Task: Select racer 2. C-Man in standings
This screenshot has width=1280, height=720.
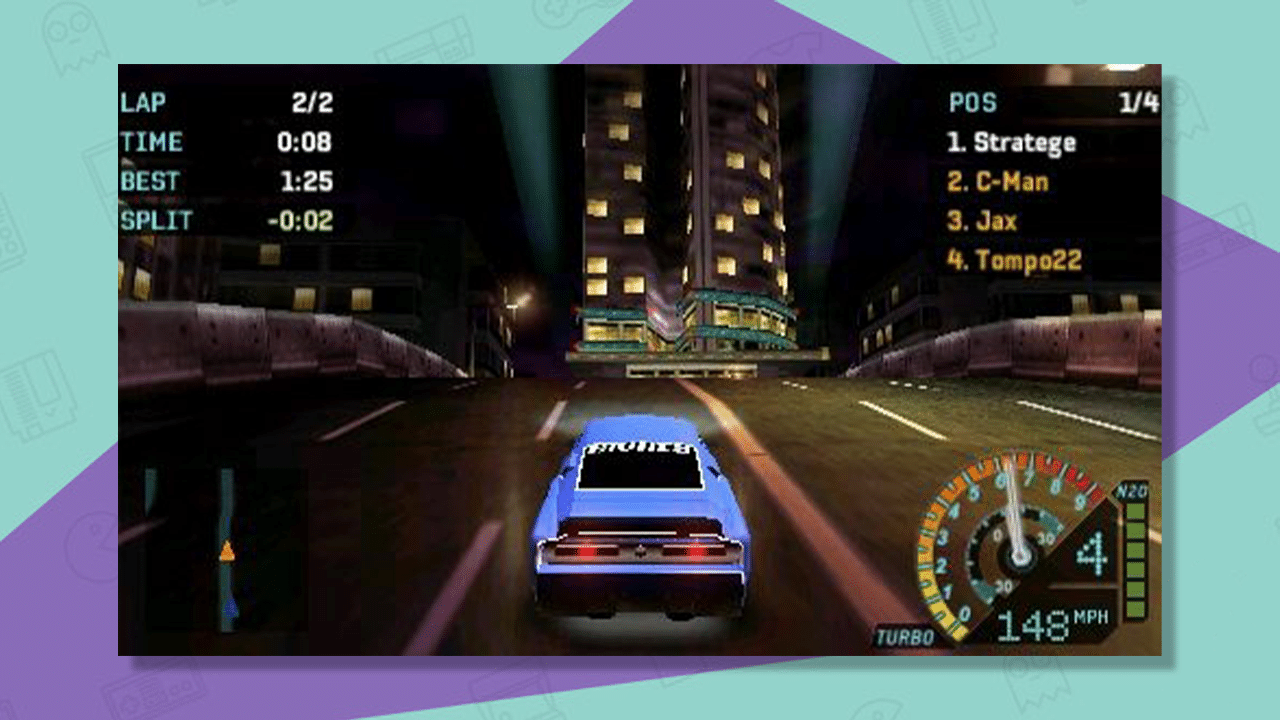Action: (x=997, y=181)
